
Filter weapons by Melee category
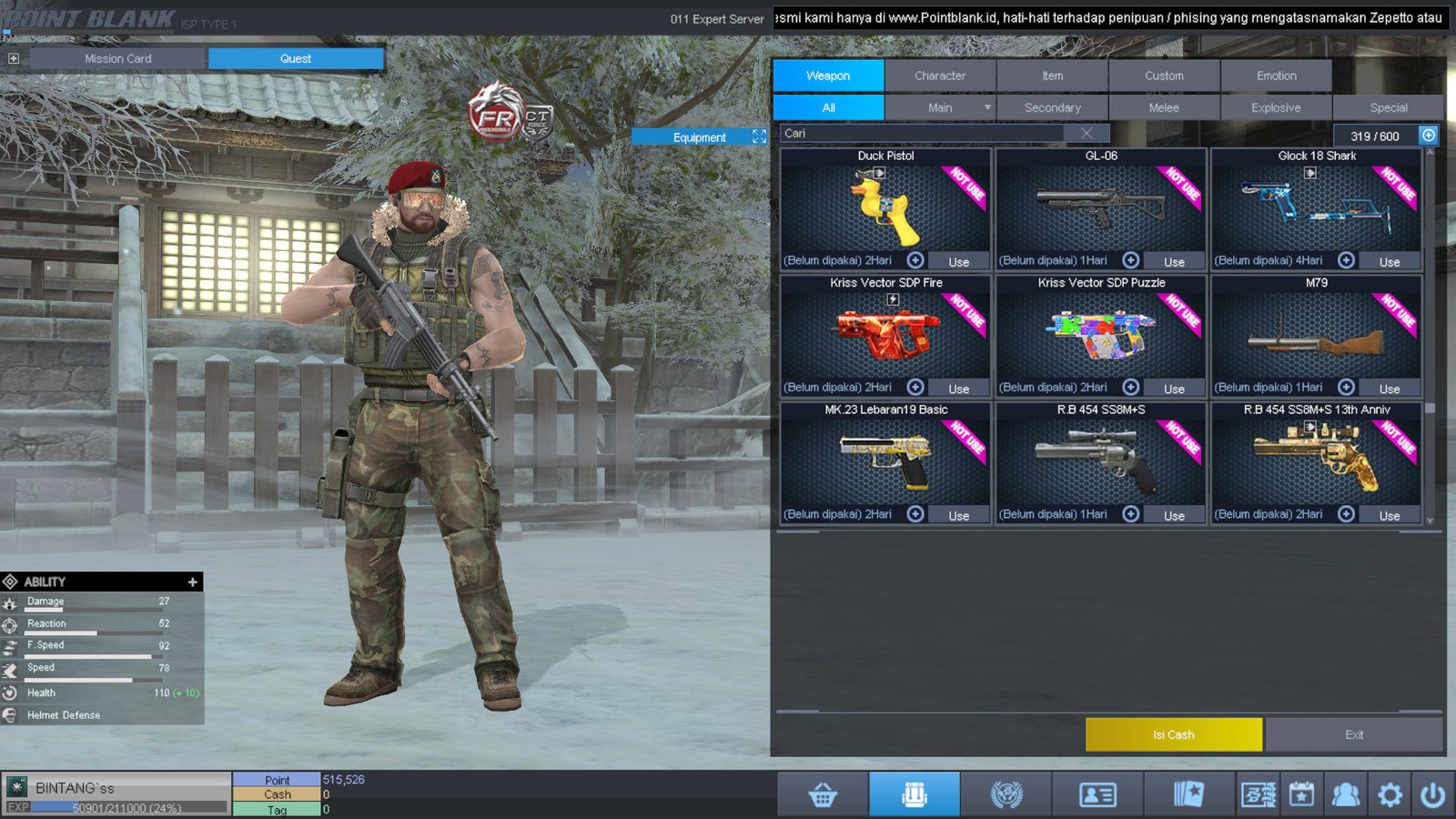coord(1163,107)
